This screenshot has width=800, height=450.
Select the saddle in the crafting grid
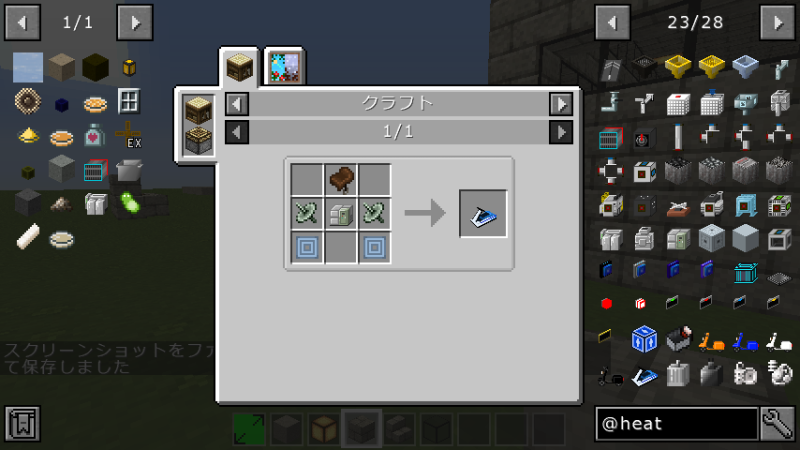click(x=341, y=181)
